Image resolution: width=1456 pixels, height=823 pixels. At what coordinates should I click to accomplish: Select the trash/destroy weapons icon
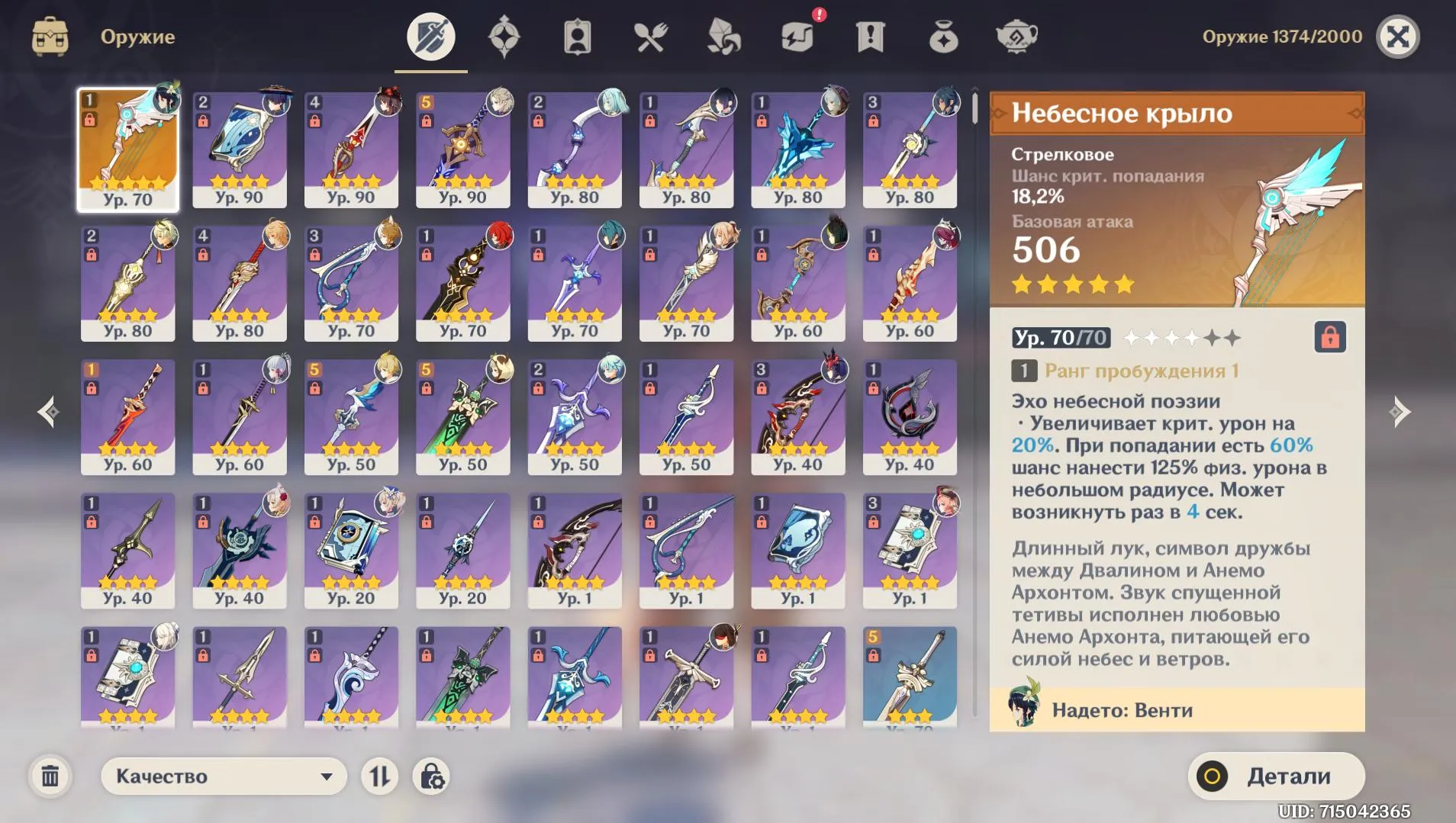click(50, 776)
